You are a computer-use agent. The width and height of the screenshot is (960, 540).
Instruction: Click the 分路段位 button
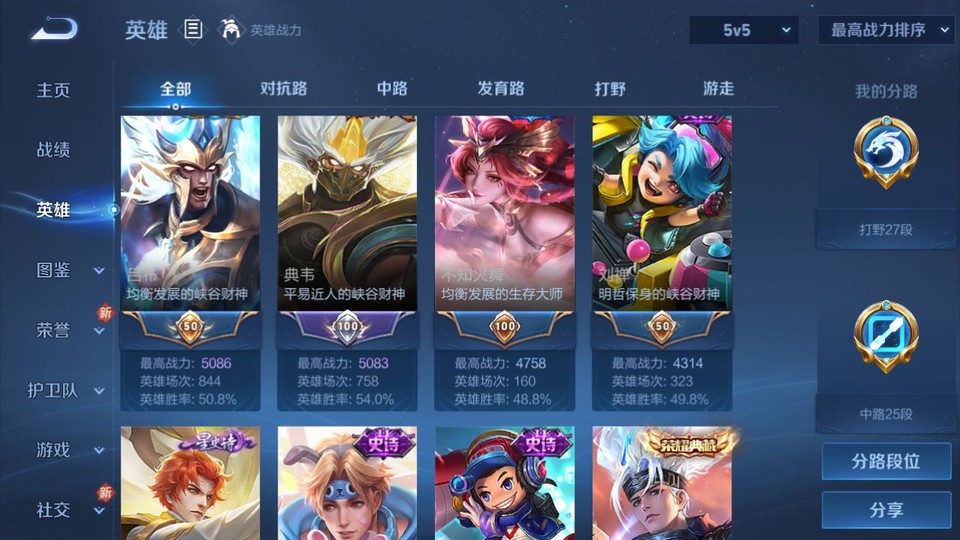click(x=886, y=462)
